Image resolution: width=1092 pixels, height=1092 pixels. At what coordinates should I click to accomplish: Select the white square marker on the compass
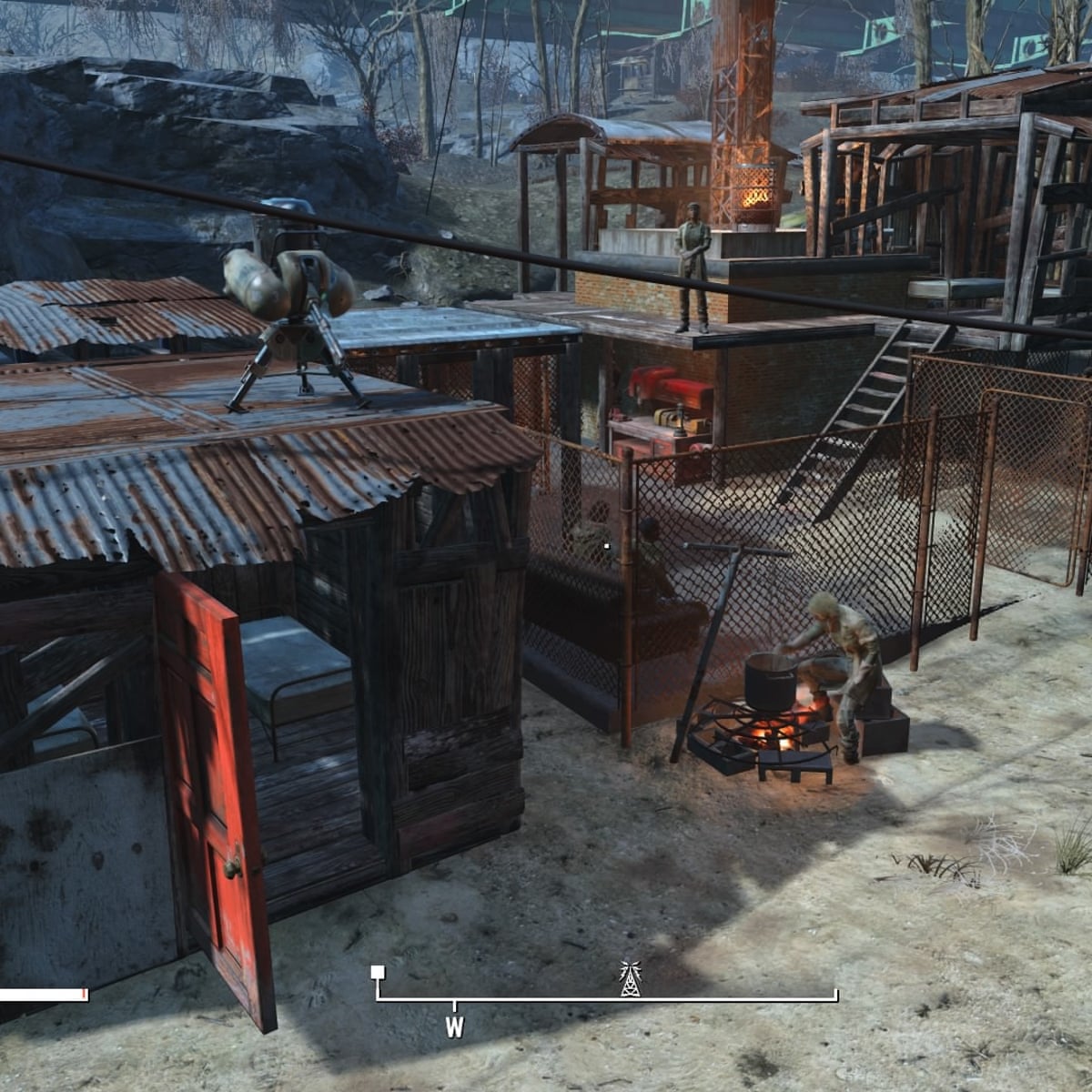tap(378, 973)
